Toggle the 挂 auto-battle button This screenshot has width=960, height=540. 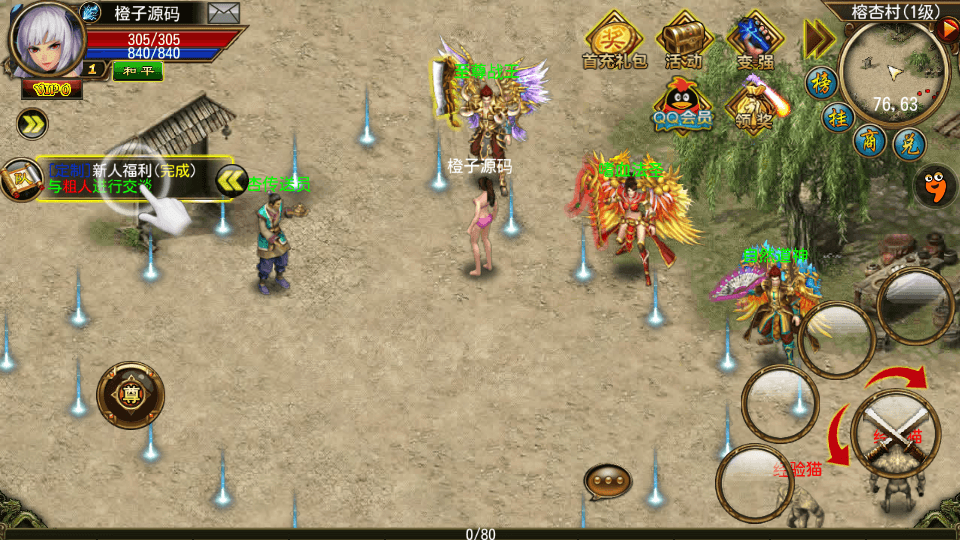pyautogui.click(x=838, y=117)
